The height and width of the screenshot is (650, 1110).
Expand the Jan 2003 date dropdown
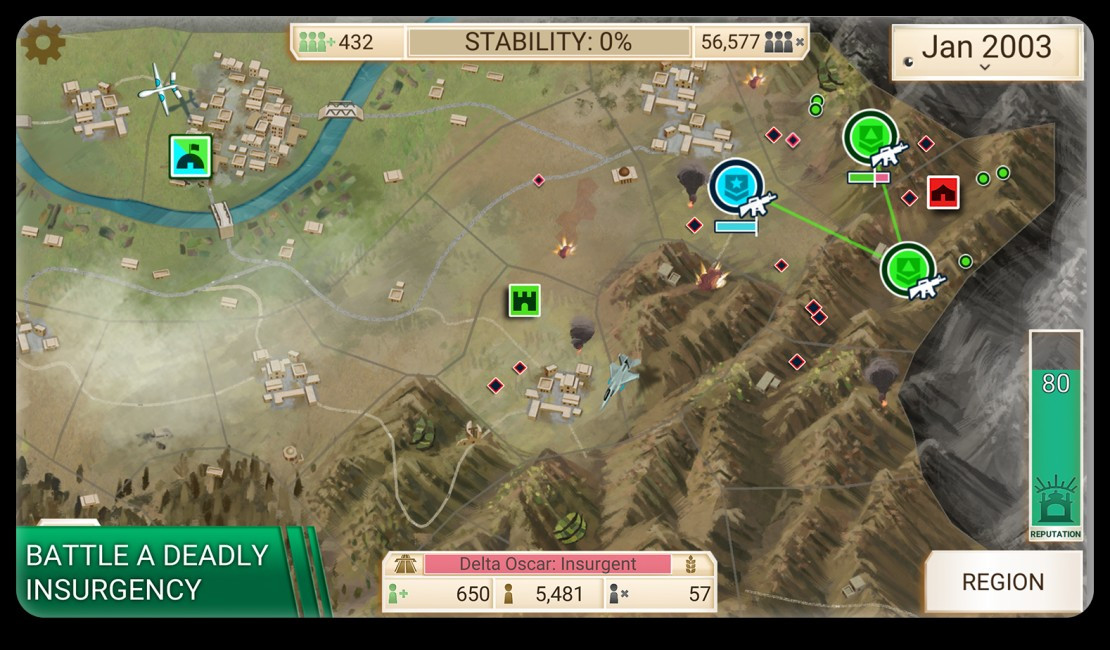pos(986,51)
